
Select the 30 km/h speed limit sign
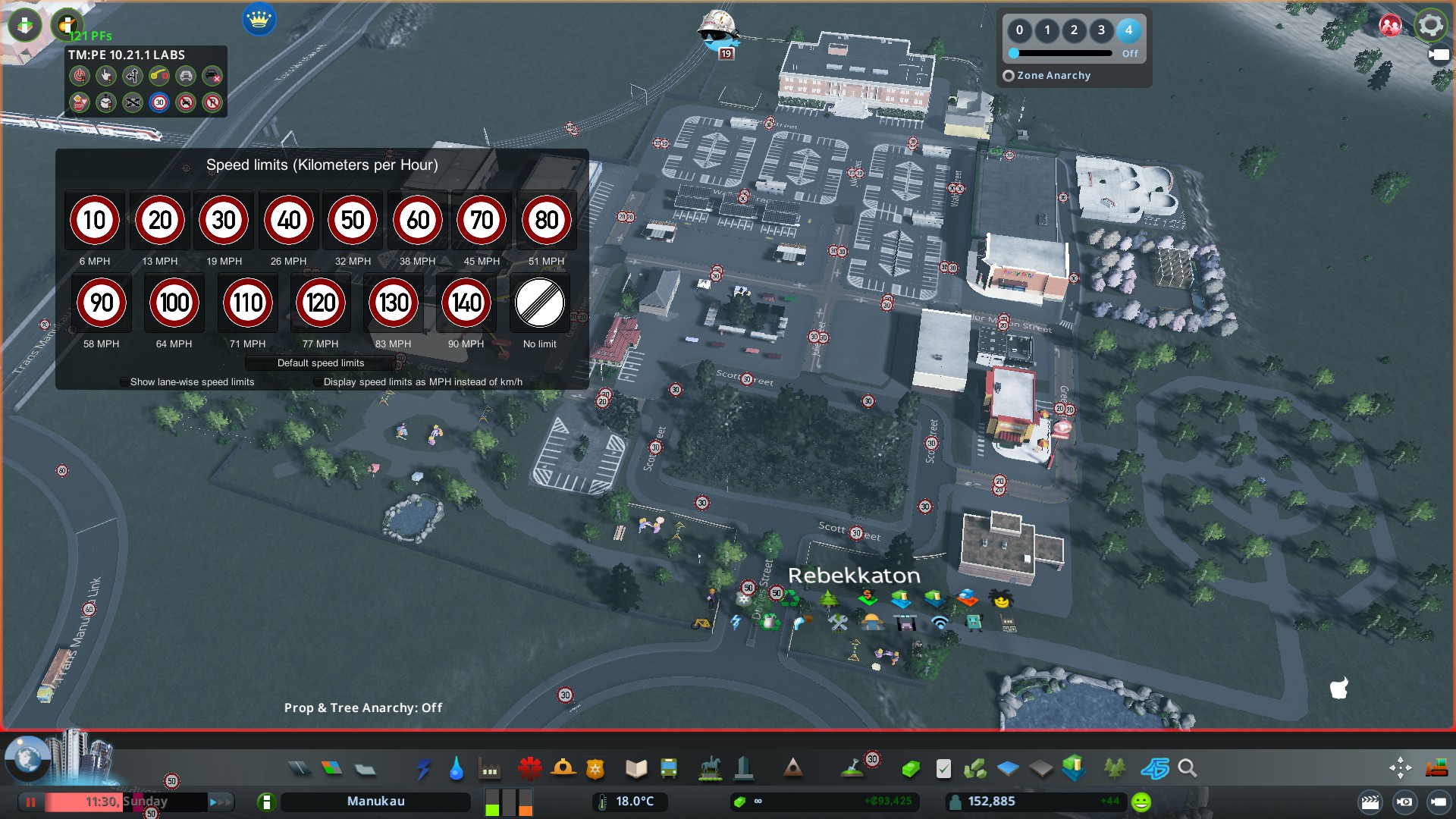[x=224, y=221]
